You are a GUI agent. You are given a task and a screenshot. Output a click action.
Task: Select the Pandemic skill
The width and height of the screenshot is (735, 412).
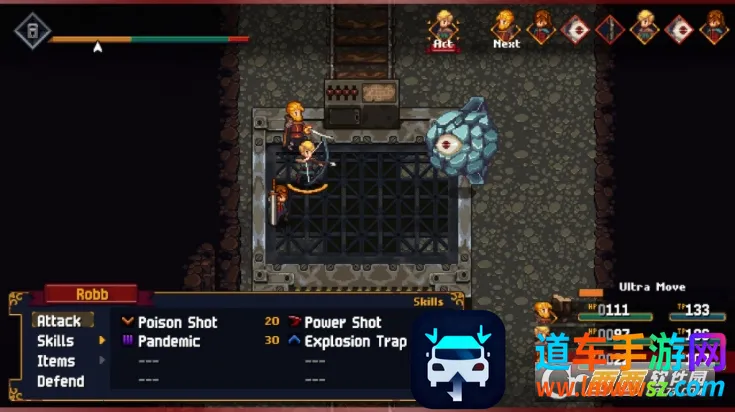[168, 341]
